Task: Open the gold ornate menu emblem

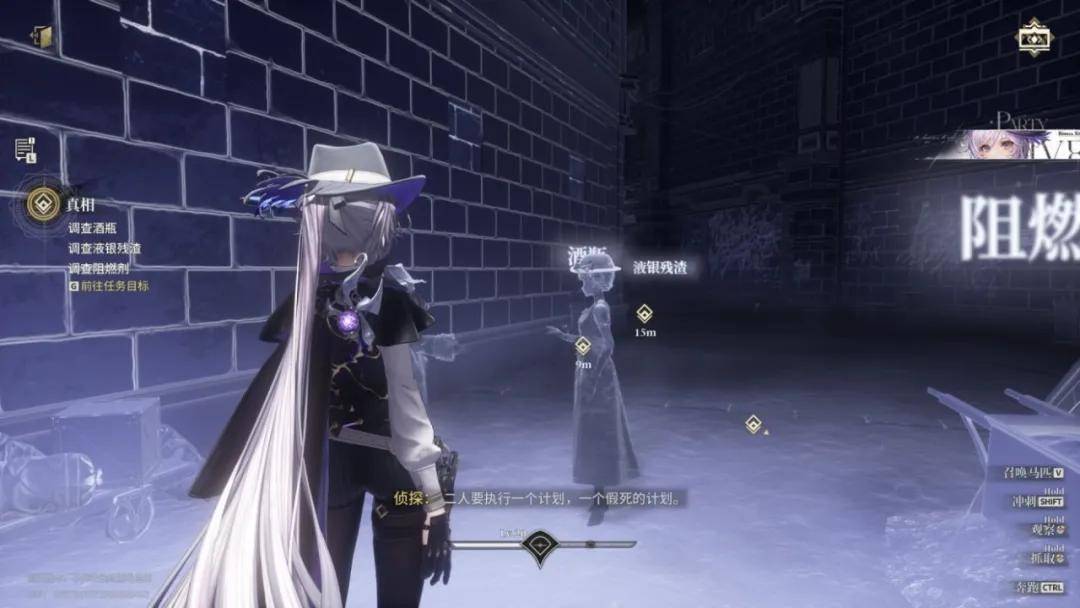Action: point(1033,38)
